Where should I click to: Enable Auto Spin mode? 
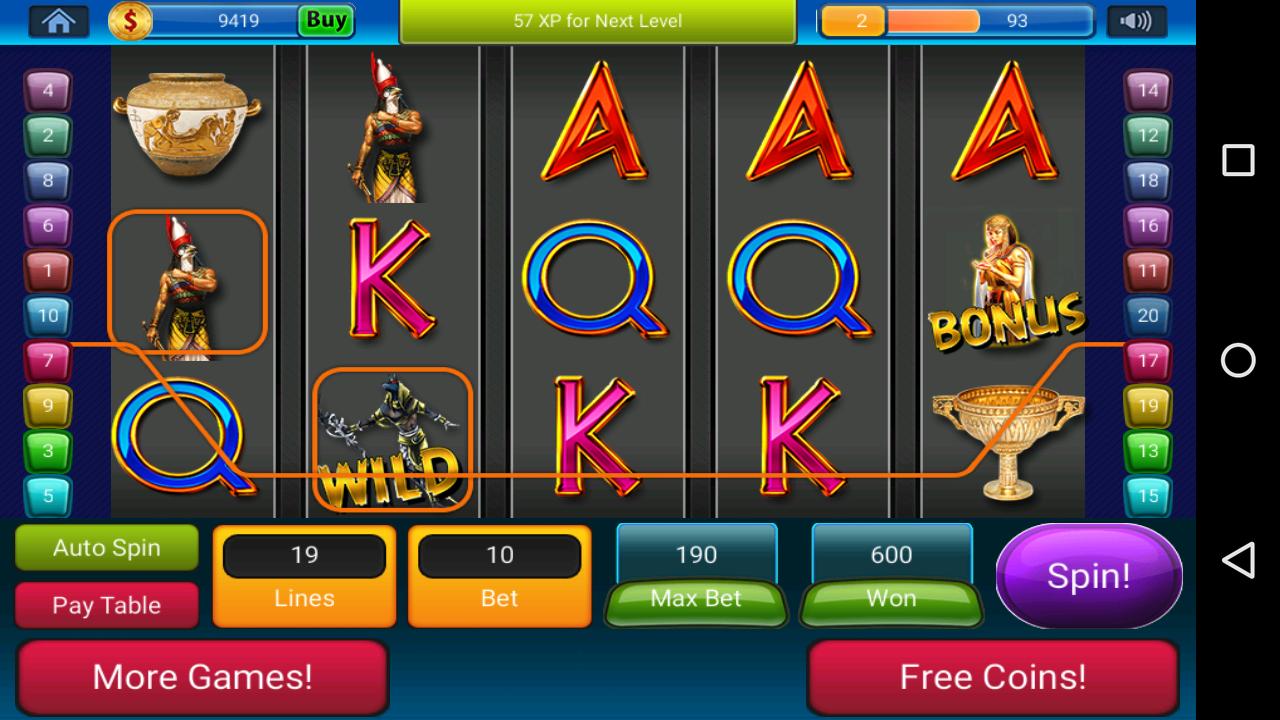[106, 548]
